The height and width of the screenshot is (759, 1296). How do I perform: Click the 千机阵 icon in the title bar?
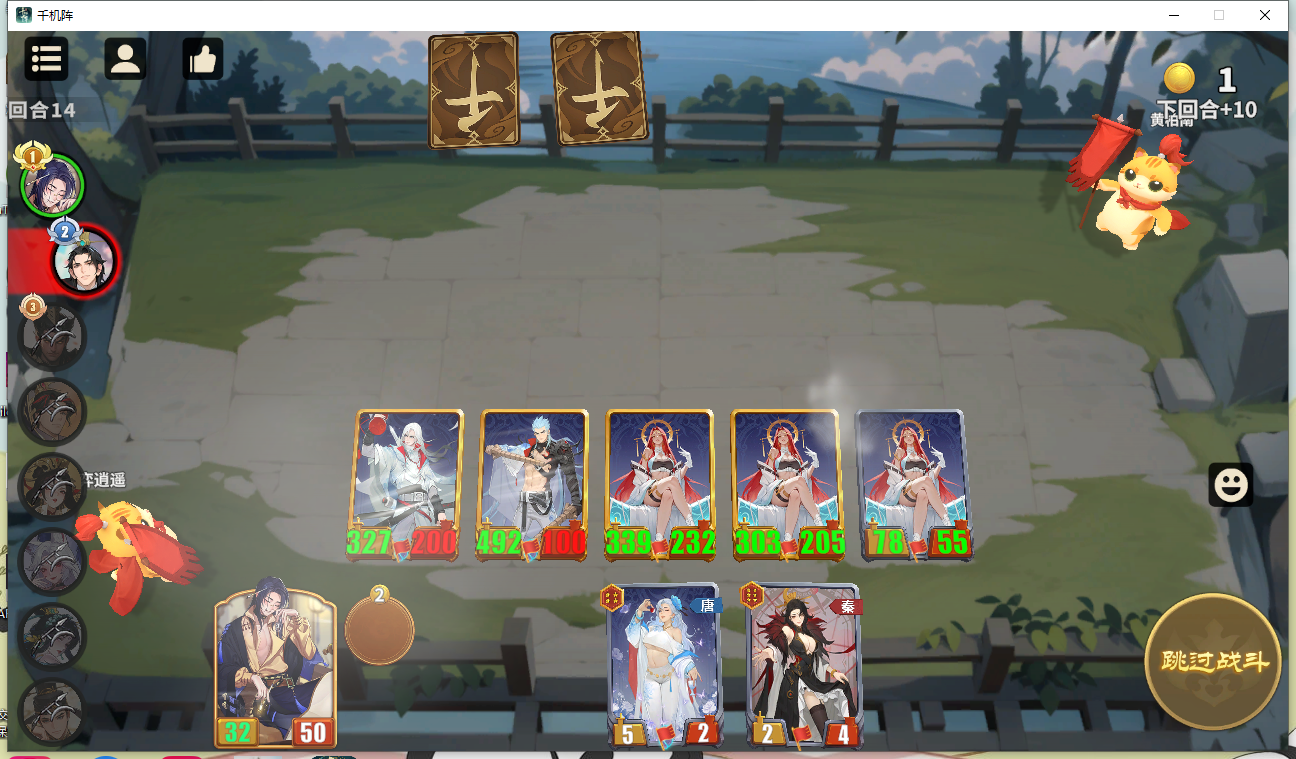coord(22,15)
